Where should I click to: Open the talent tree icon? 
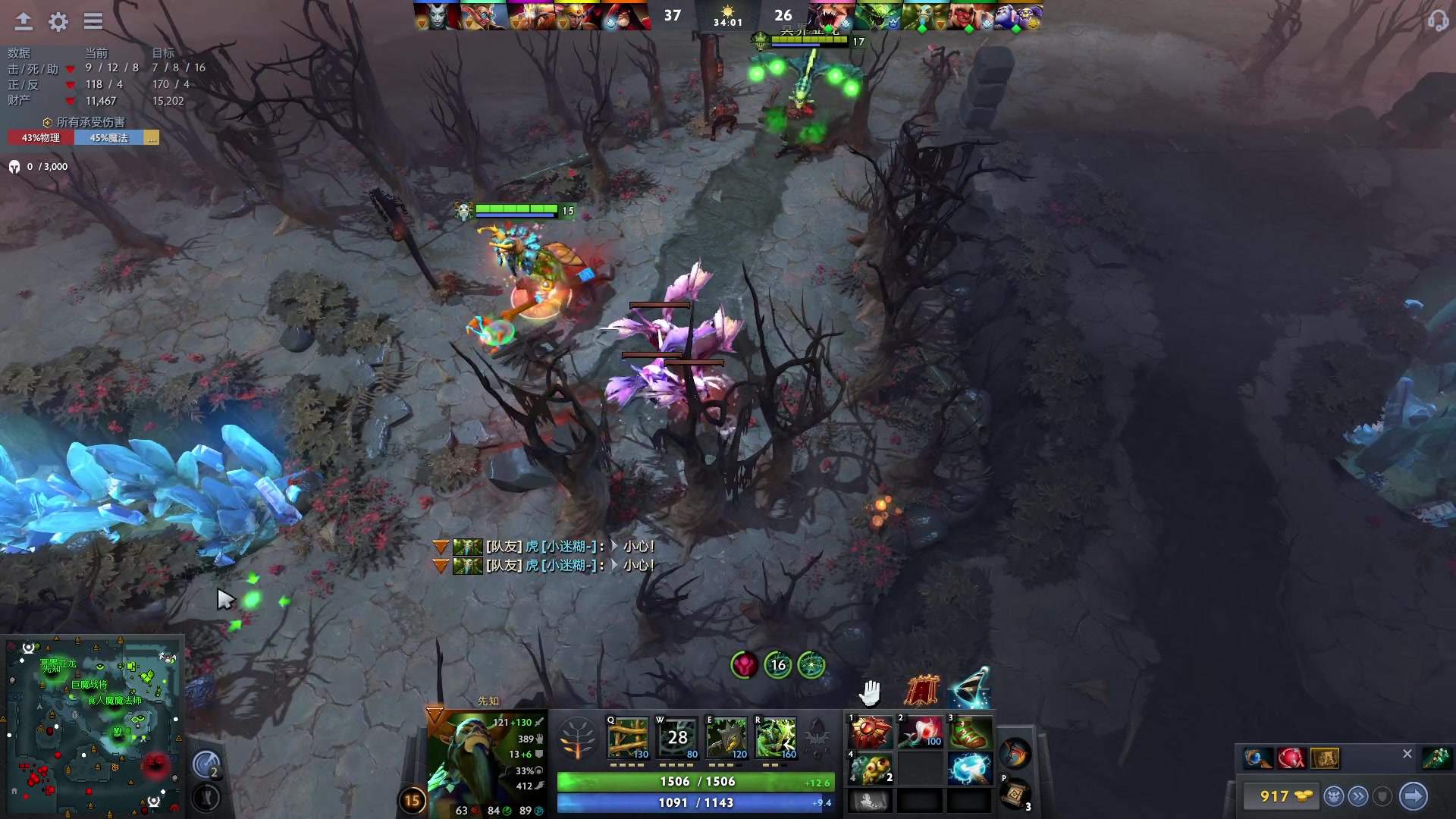coord(577,738)
